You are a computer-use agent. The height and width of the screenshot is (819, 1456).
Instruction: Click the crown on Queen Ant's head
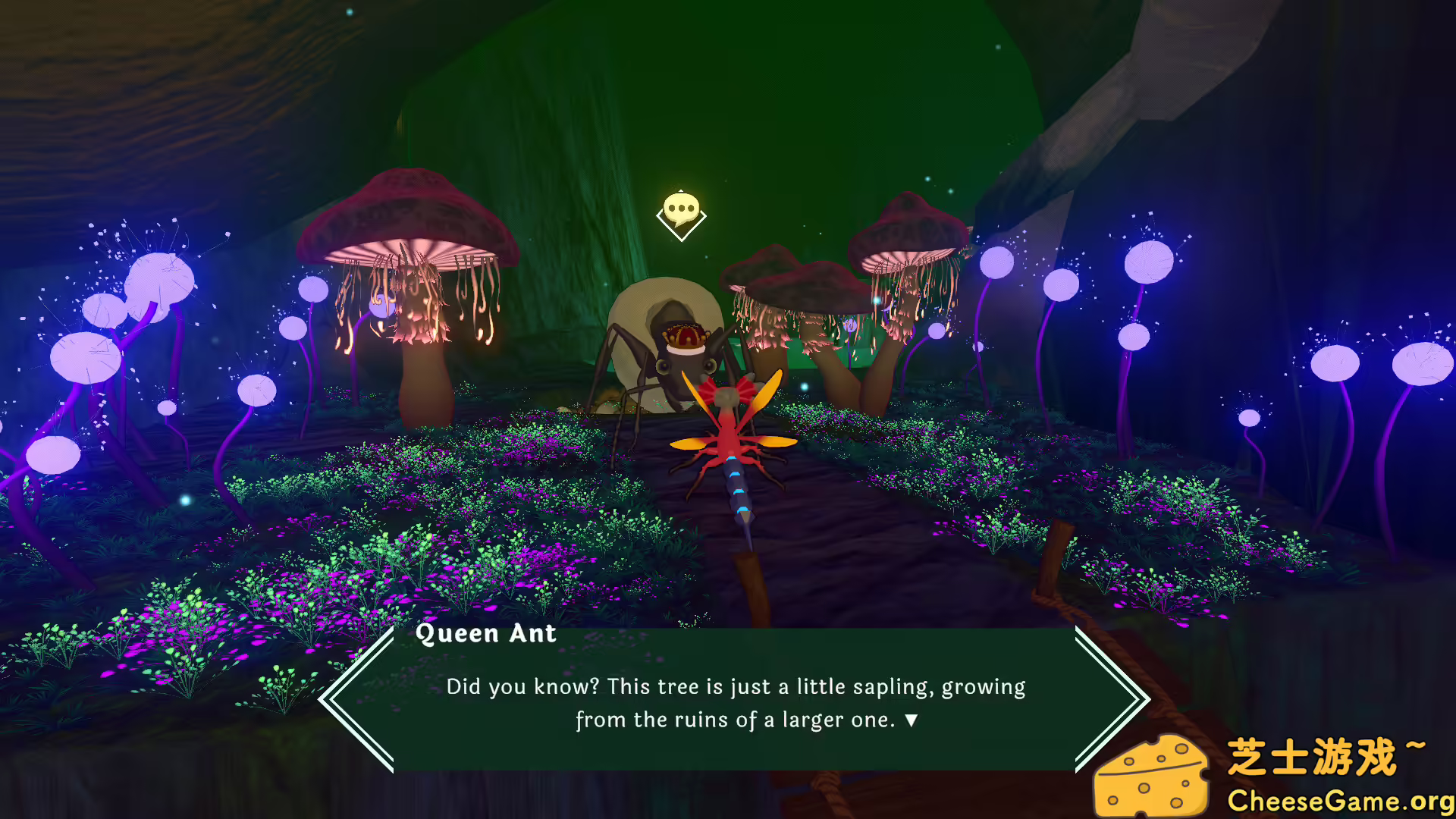(686, 337)
